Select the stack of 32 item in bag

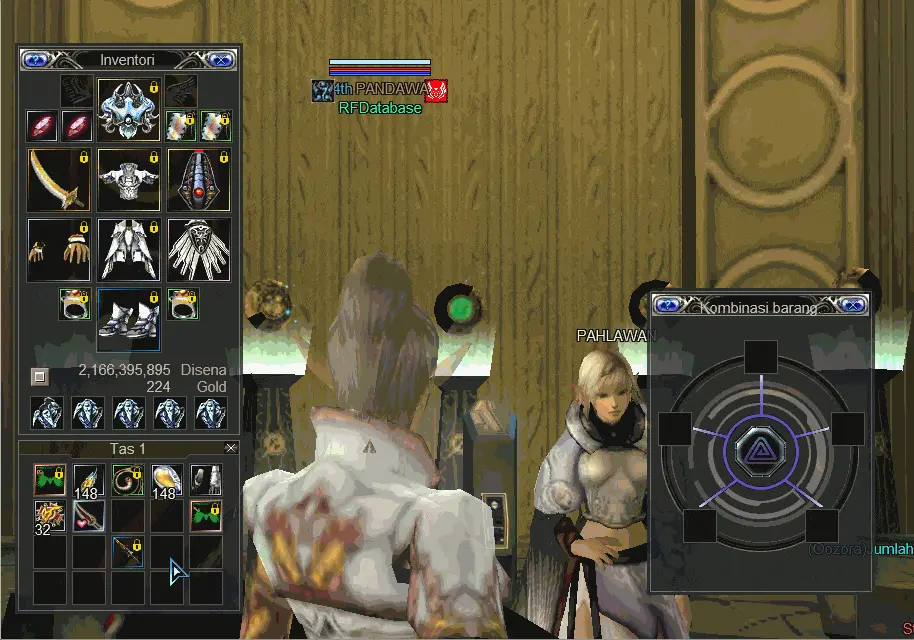click(48, 517)
